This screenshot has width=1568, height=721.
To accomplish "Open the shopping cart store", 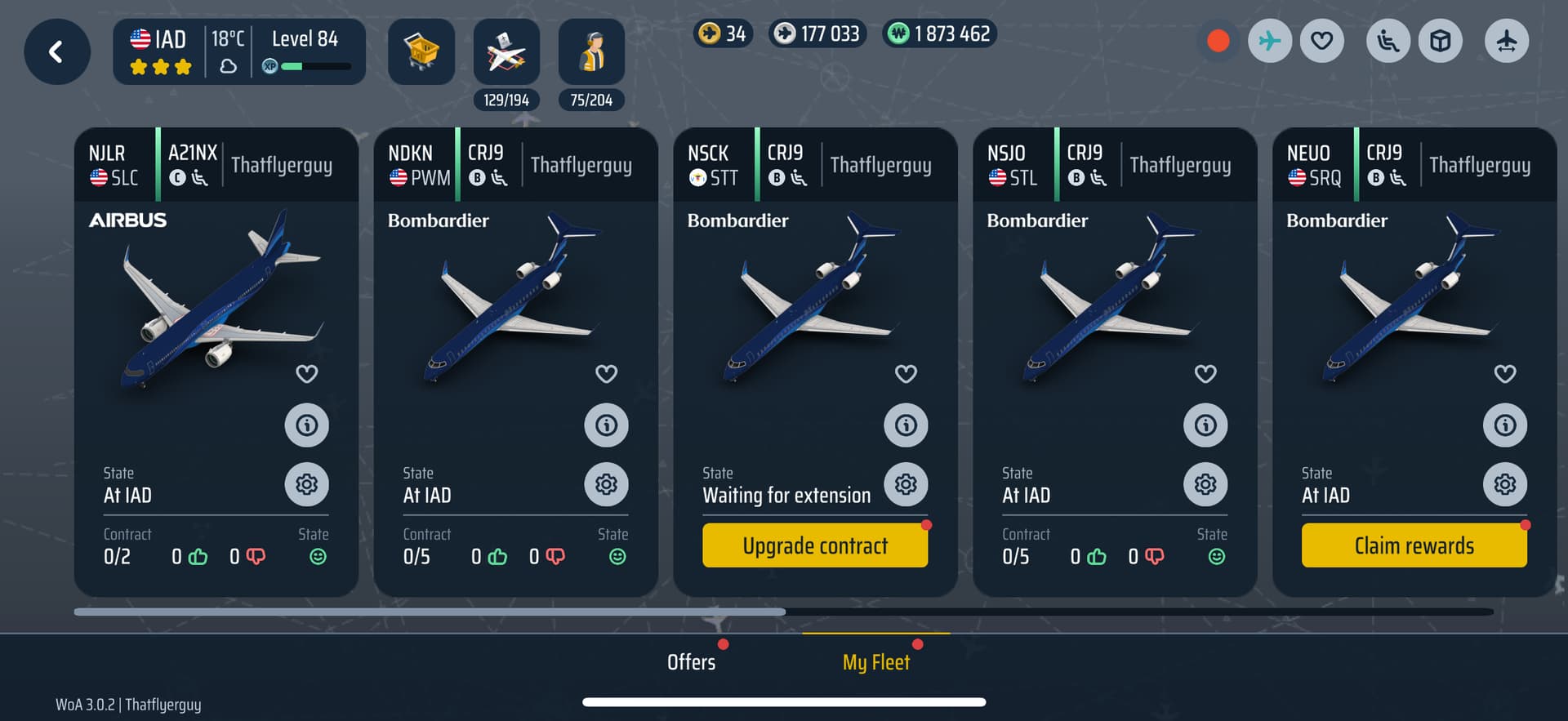I will 421,51.
